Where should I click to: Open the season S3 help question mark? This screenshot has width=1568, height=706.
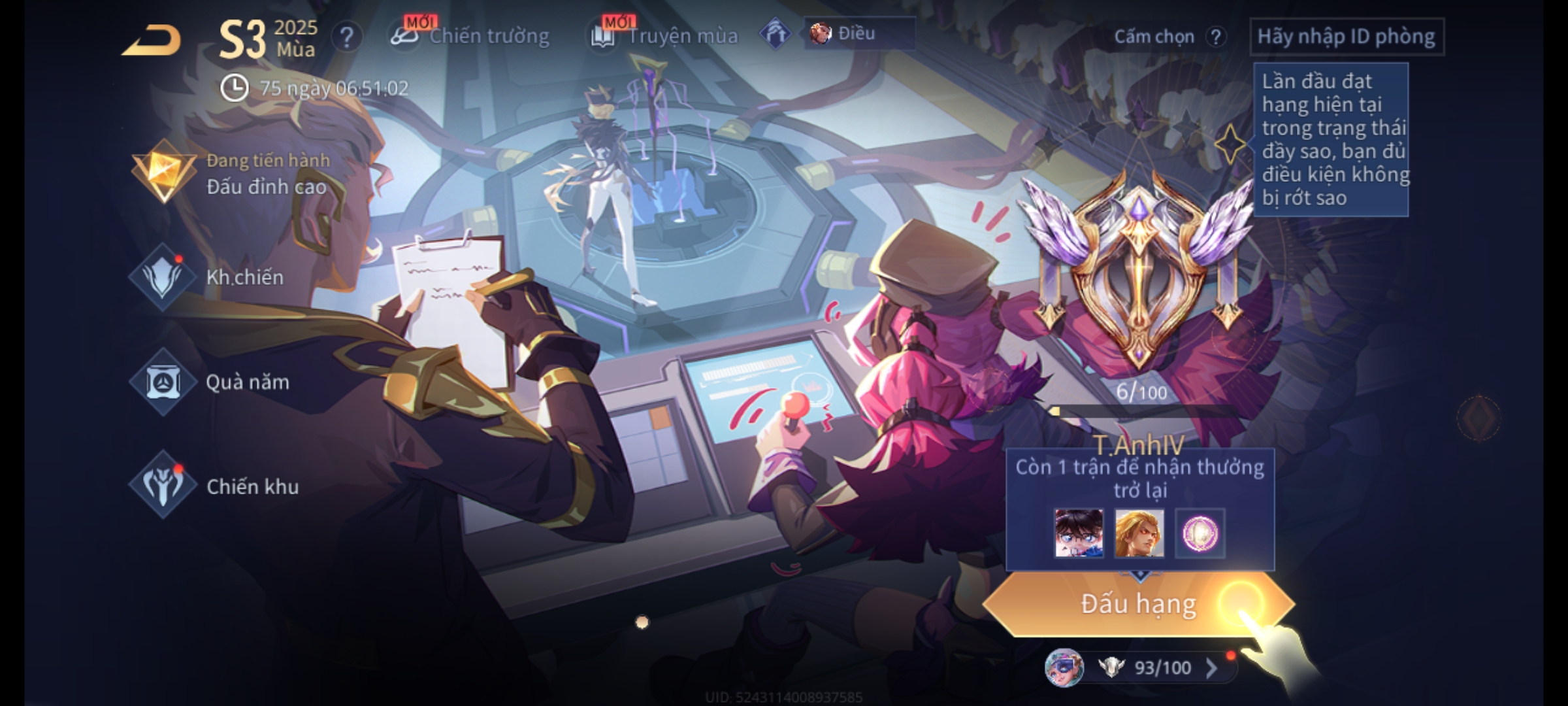tap(346, 37)
